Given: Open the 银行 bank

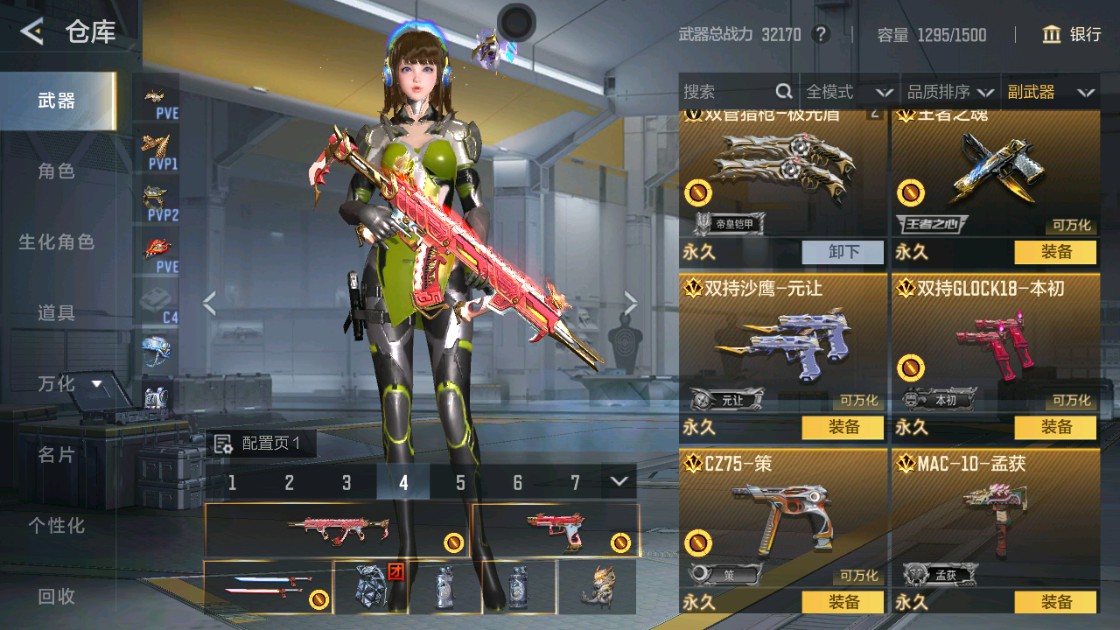Looking at the screenshot, I should pos(1071,34).
